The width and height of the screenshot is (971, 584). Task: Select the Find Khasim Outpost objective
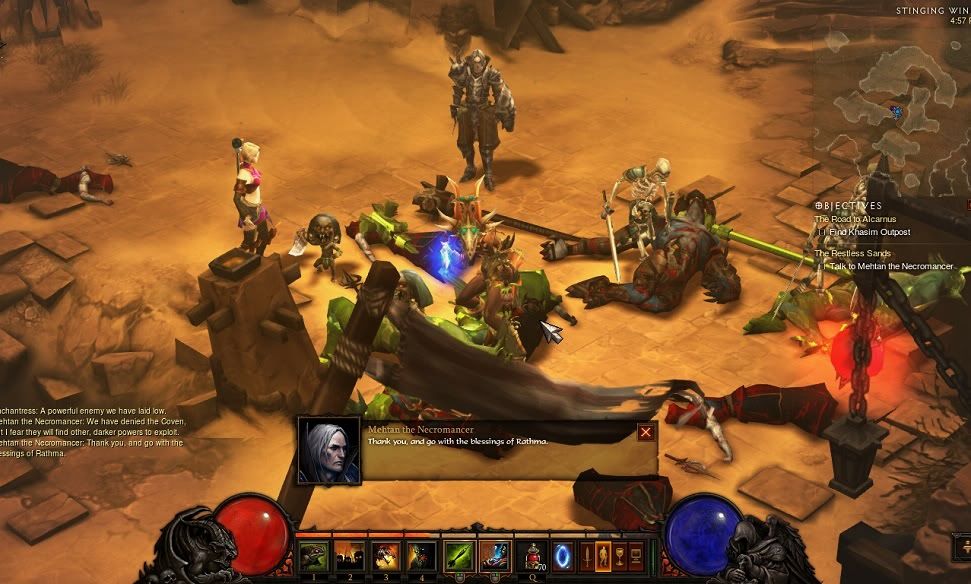click(869, 232)
